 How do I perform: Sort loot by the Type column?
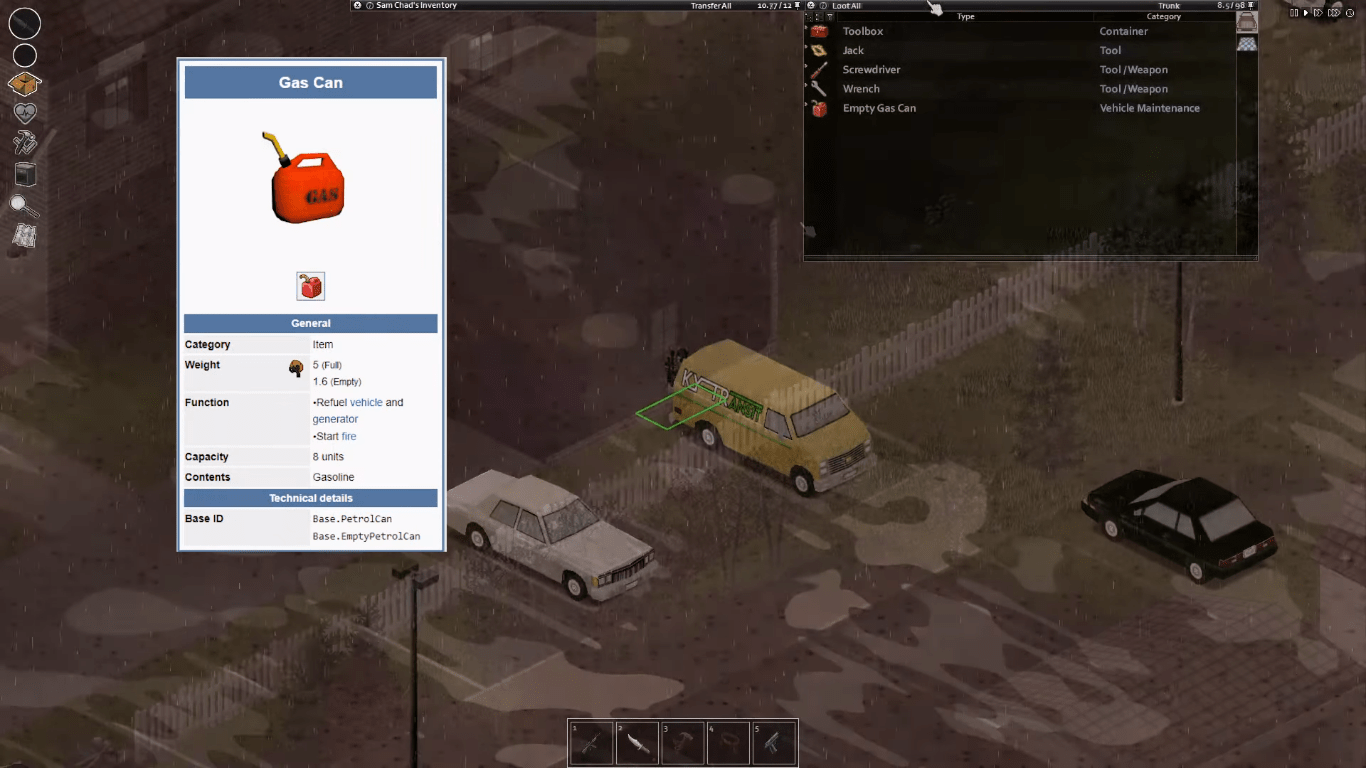(x=966, y=16)
